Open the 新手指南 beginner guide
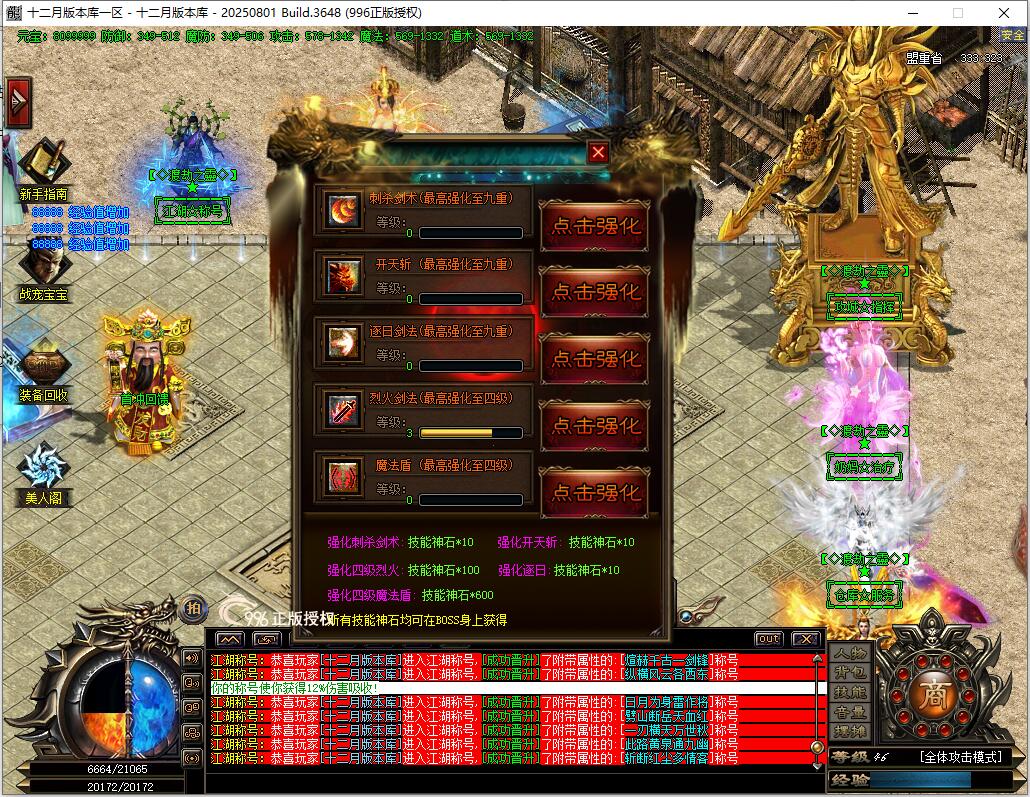1030x797 pixels. click(x=44, y=170)
